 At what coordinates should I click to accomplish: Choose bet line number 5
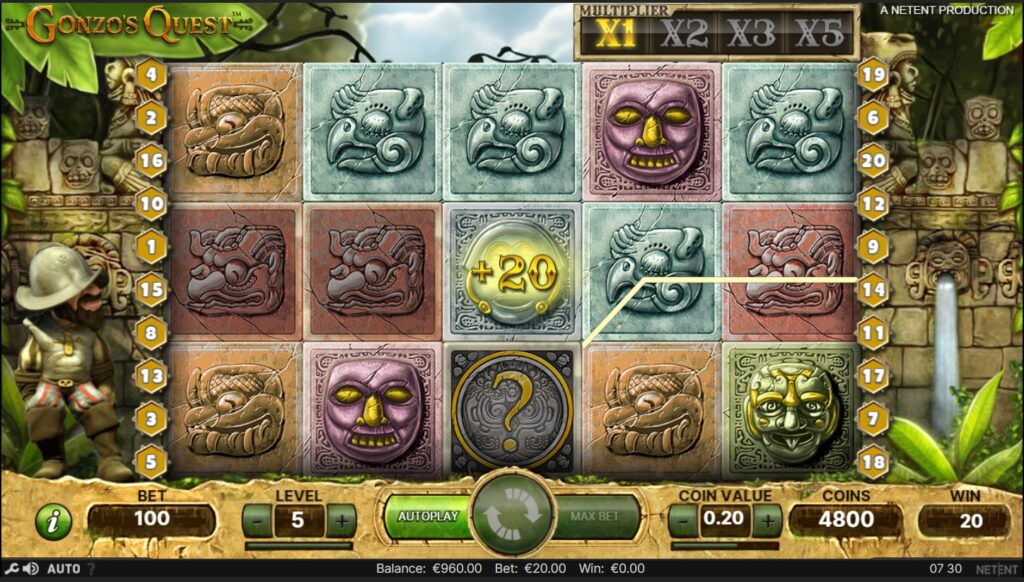tap(152, 461)
